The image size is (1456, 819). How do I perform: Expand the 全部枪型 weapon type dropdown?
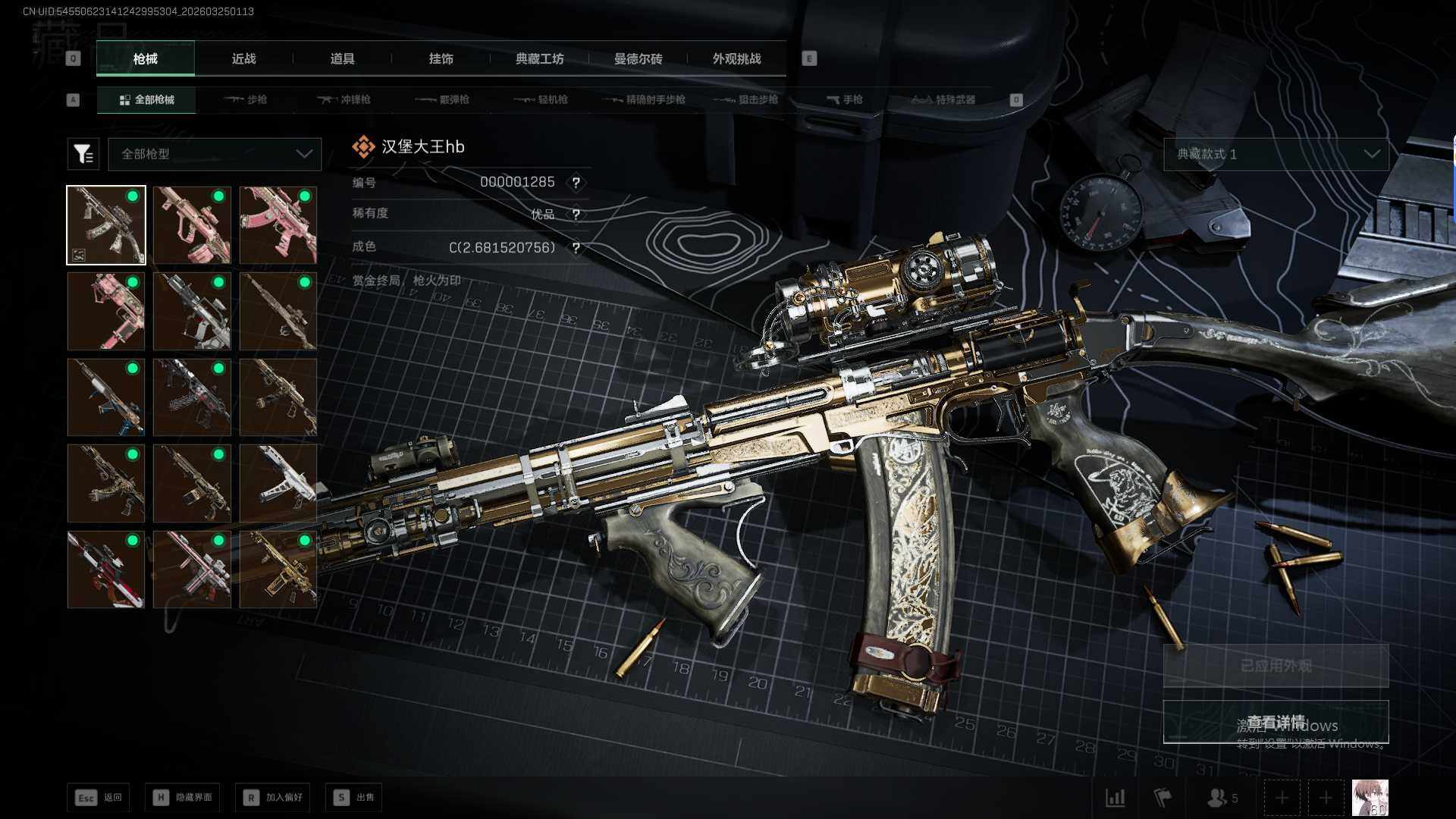click(x=215, y=154)
